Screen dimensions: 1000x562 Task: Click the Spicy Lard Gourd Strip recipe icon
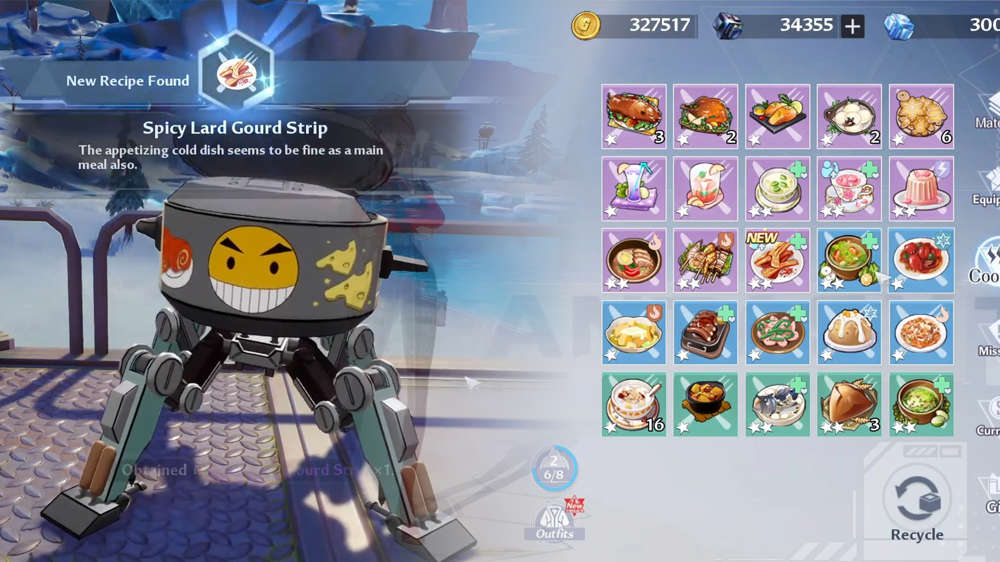(236, 70)
